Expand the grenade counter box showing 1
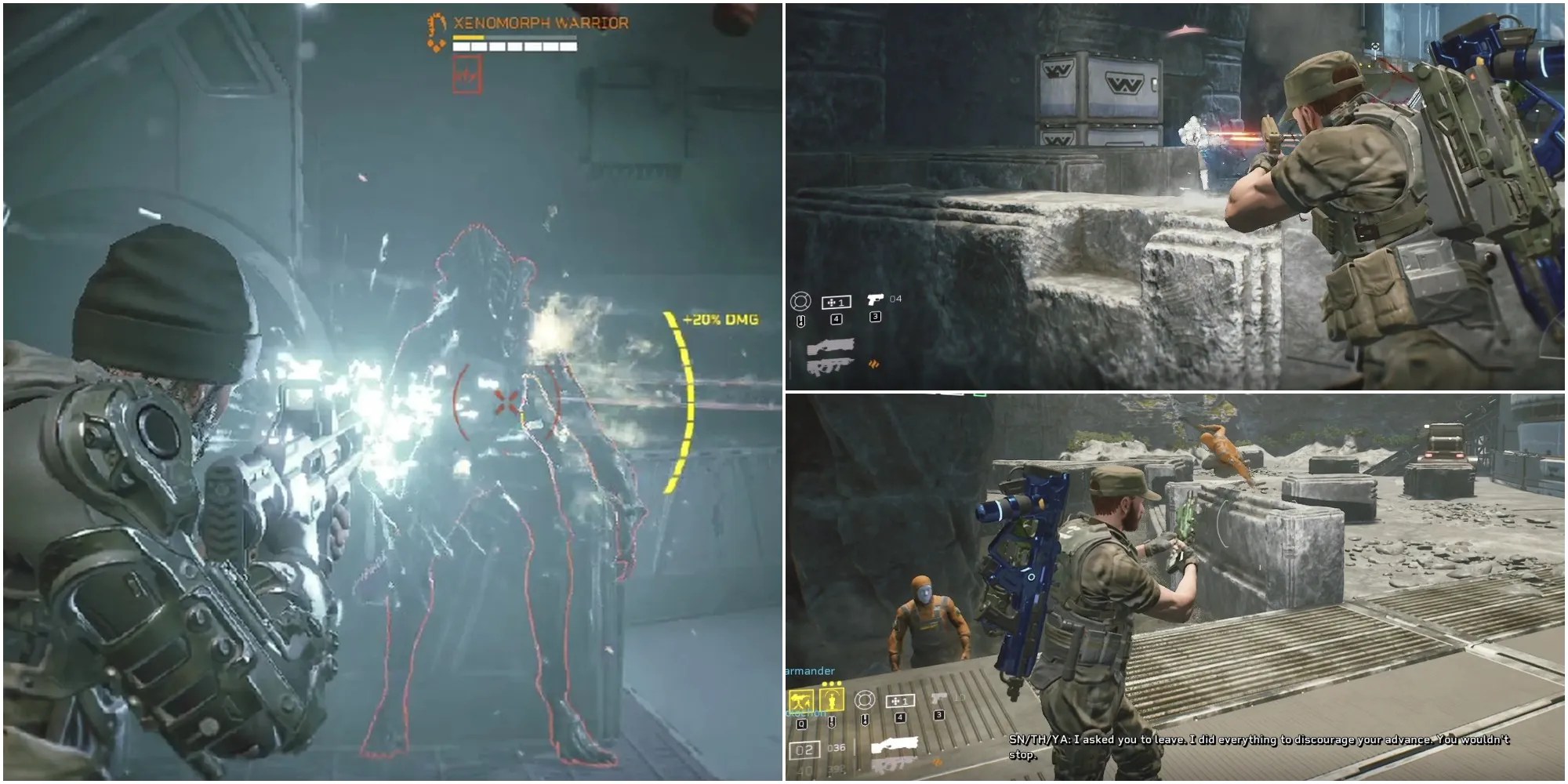This screenshot has height=784, width=1568. pyautogui.click(x=837, y=302)
